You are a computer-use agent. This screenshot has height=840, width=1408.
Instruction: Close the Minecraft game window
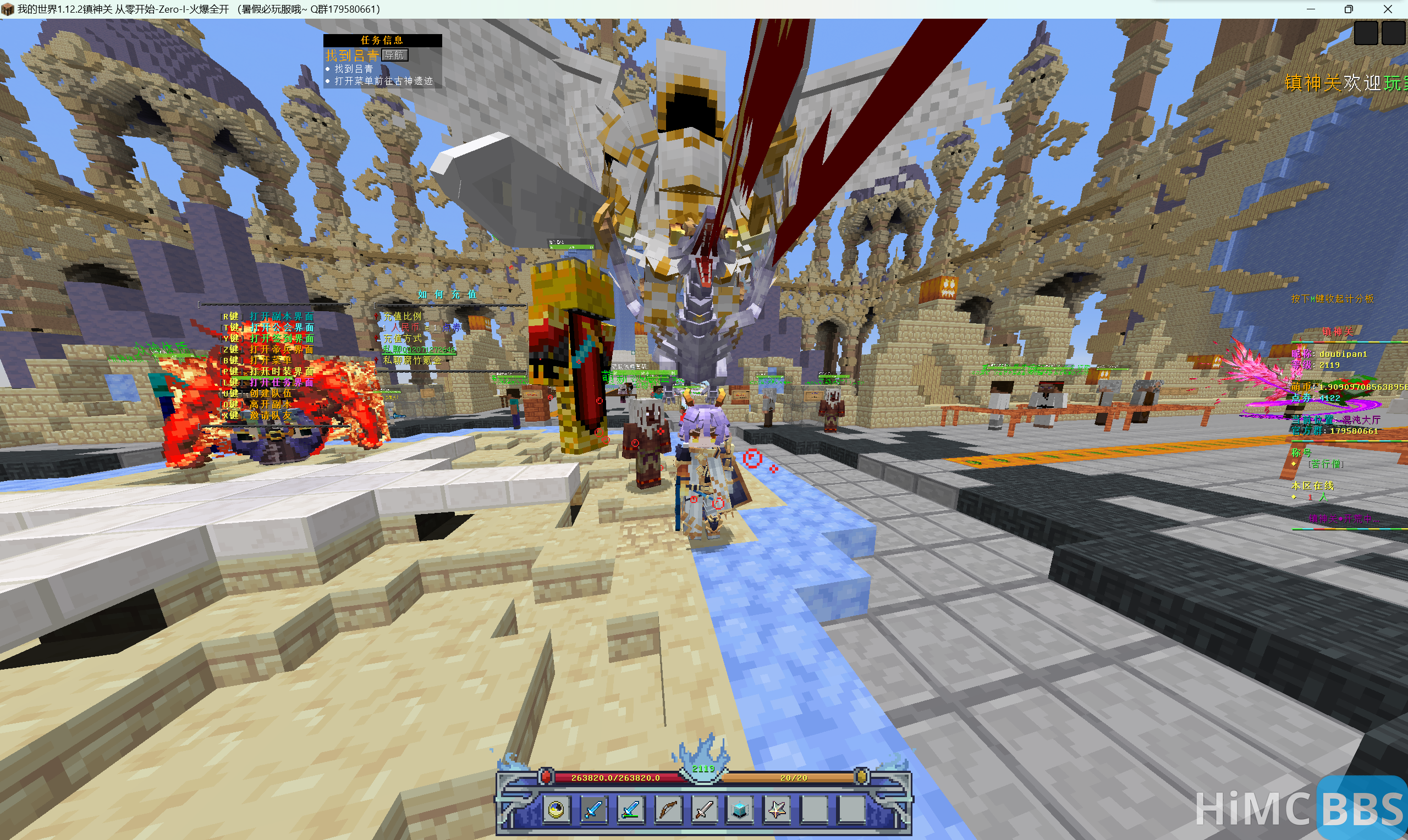point(1388,9)
